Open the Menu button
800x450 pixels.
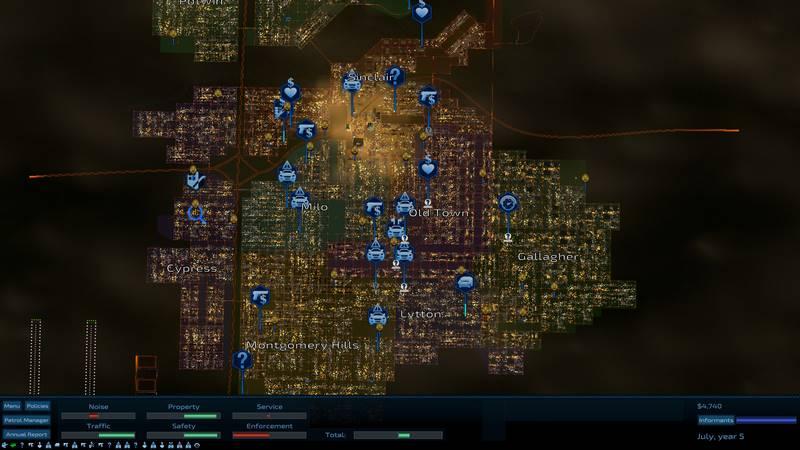(x=12, y=406)
